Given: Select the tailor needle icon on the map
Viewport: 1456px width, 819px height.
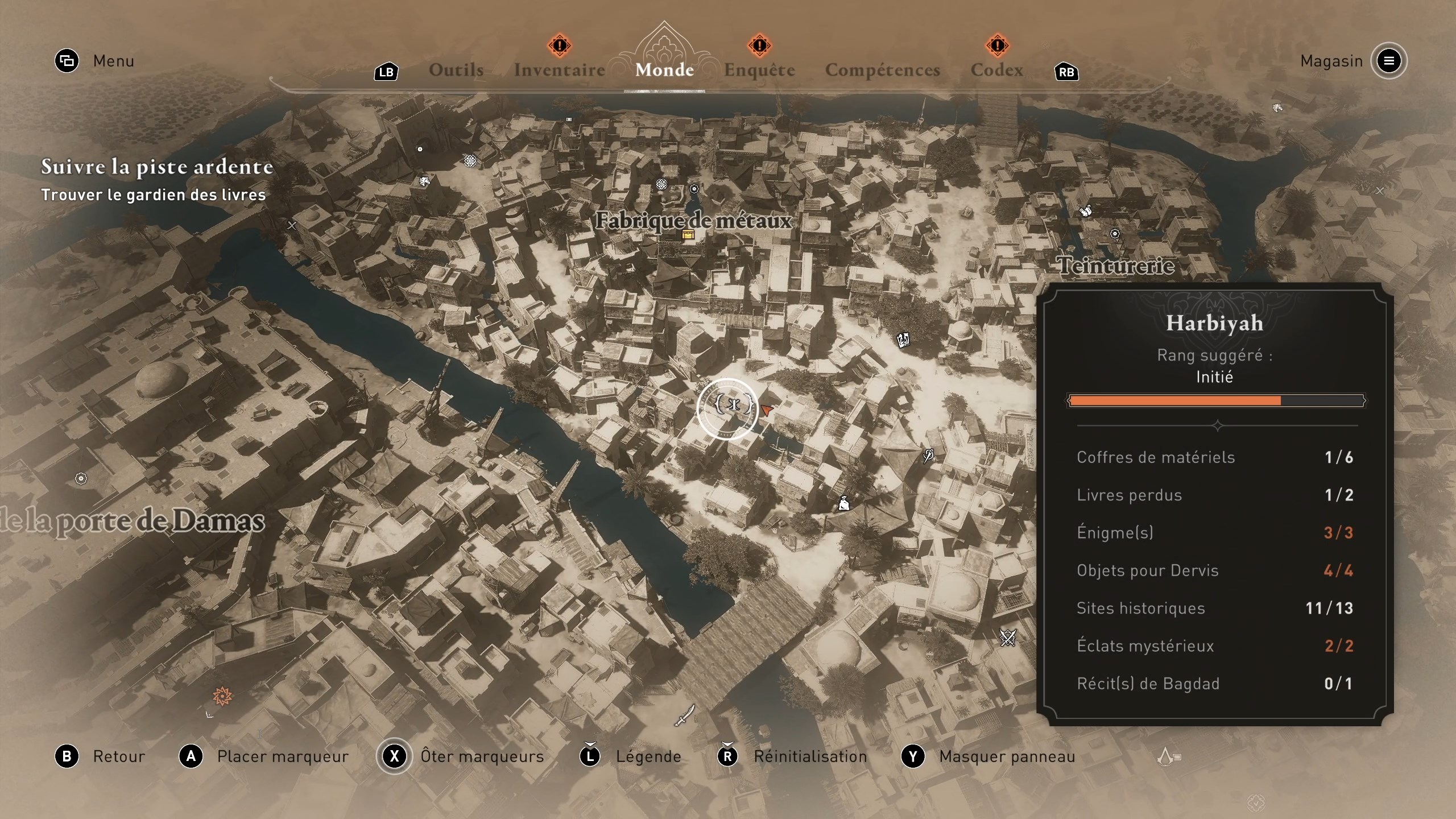Looking at the screenshot, I should click(928, 456).
